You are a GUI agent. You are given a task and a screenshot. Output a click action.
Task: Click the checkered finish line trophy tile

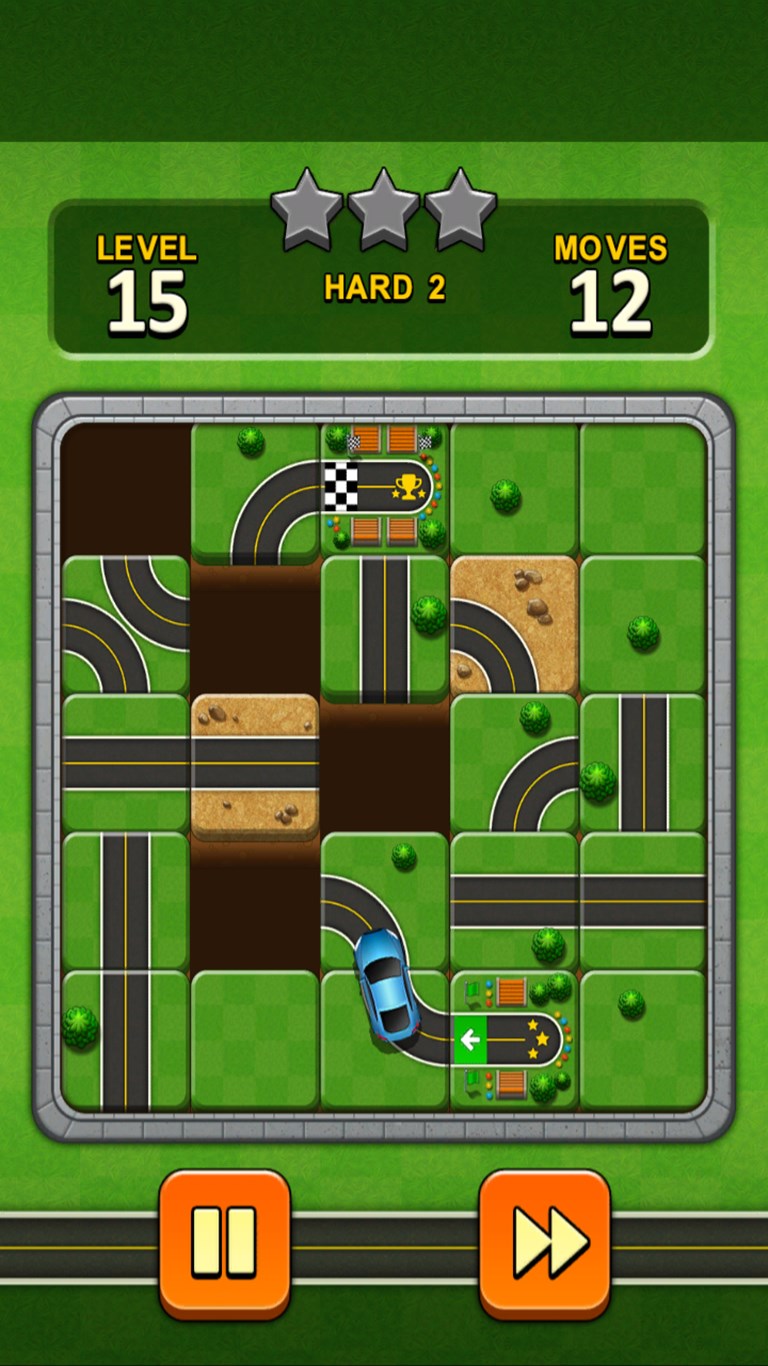pyautogui.click(x=385, y=488)
